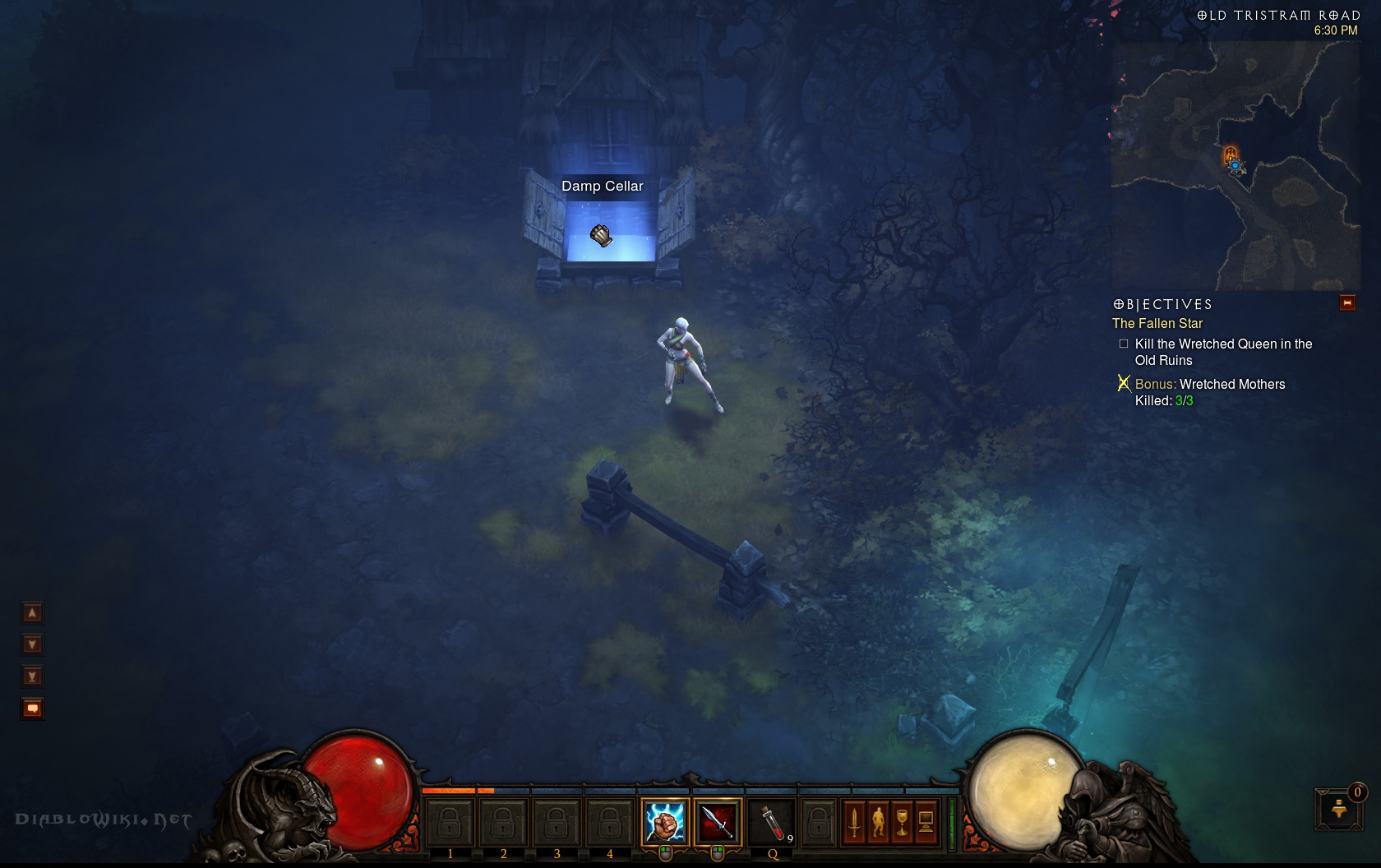Click the Old Tristram Road minimap
Viewport: 1381px width, 868px height.
[1235, 164]
